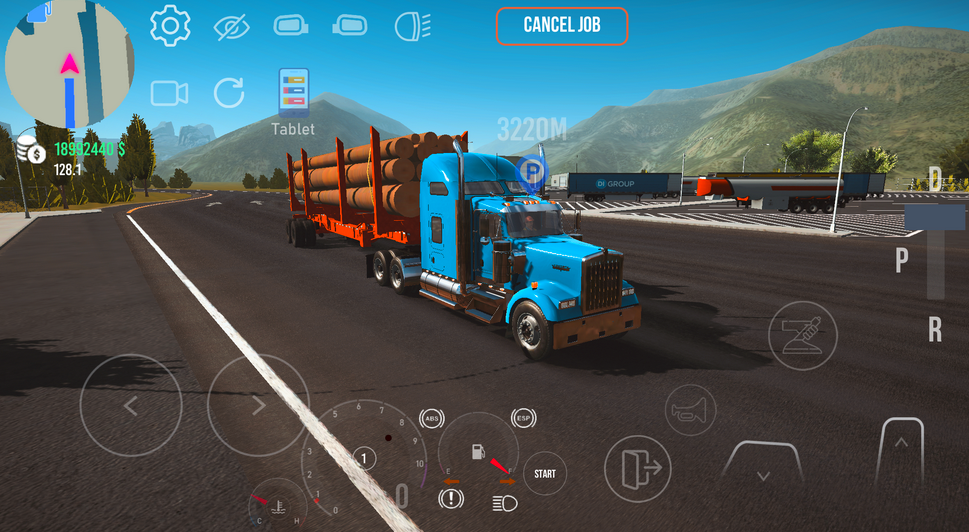Toggle HUD visibility with the eye icon
The image size is (969, 532).
pyautogui.click(x=231, y=27)
